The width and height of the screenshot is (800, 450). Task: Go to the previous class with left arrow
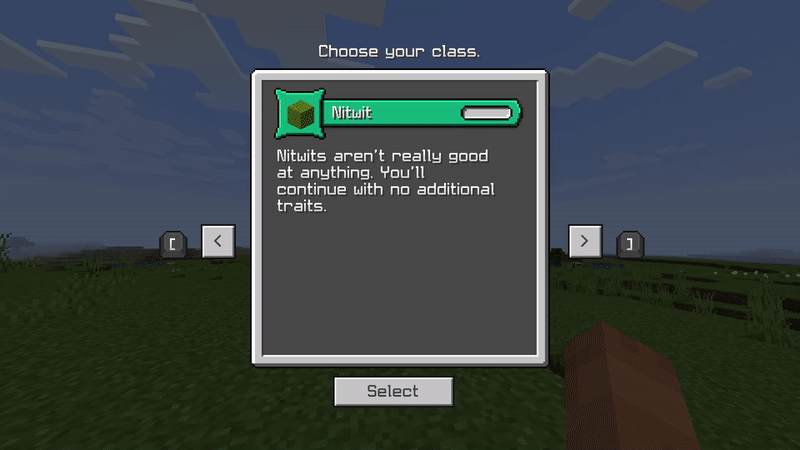[218, 241]
